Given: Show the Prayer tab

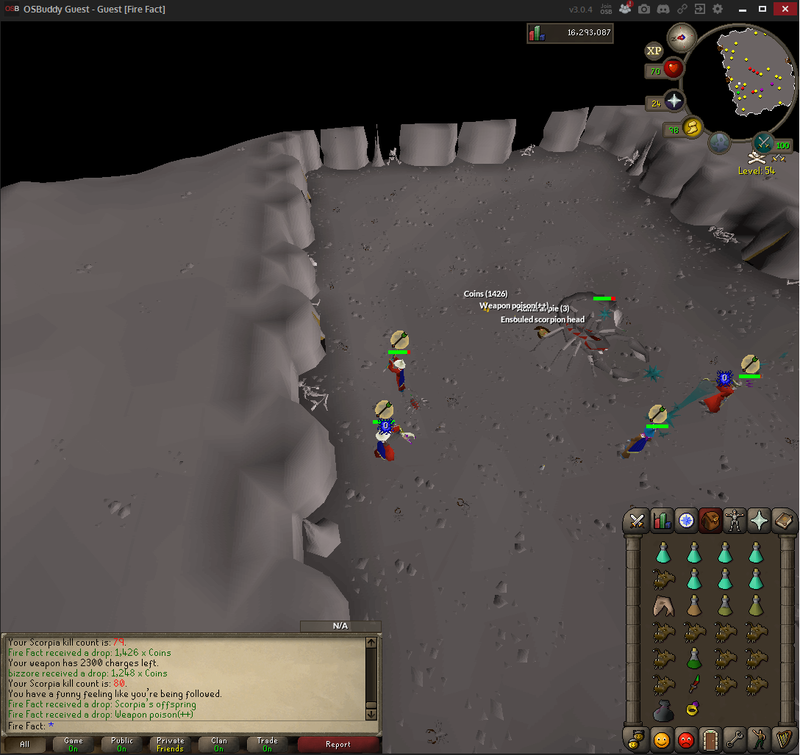Looking at the screenshot, I should click(759, 520).
